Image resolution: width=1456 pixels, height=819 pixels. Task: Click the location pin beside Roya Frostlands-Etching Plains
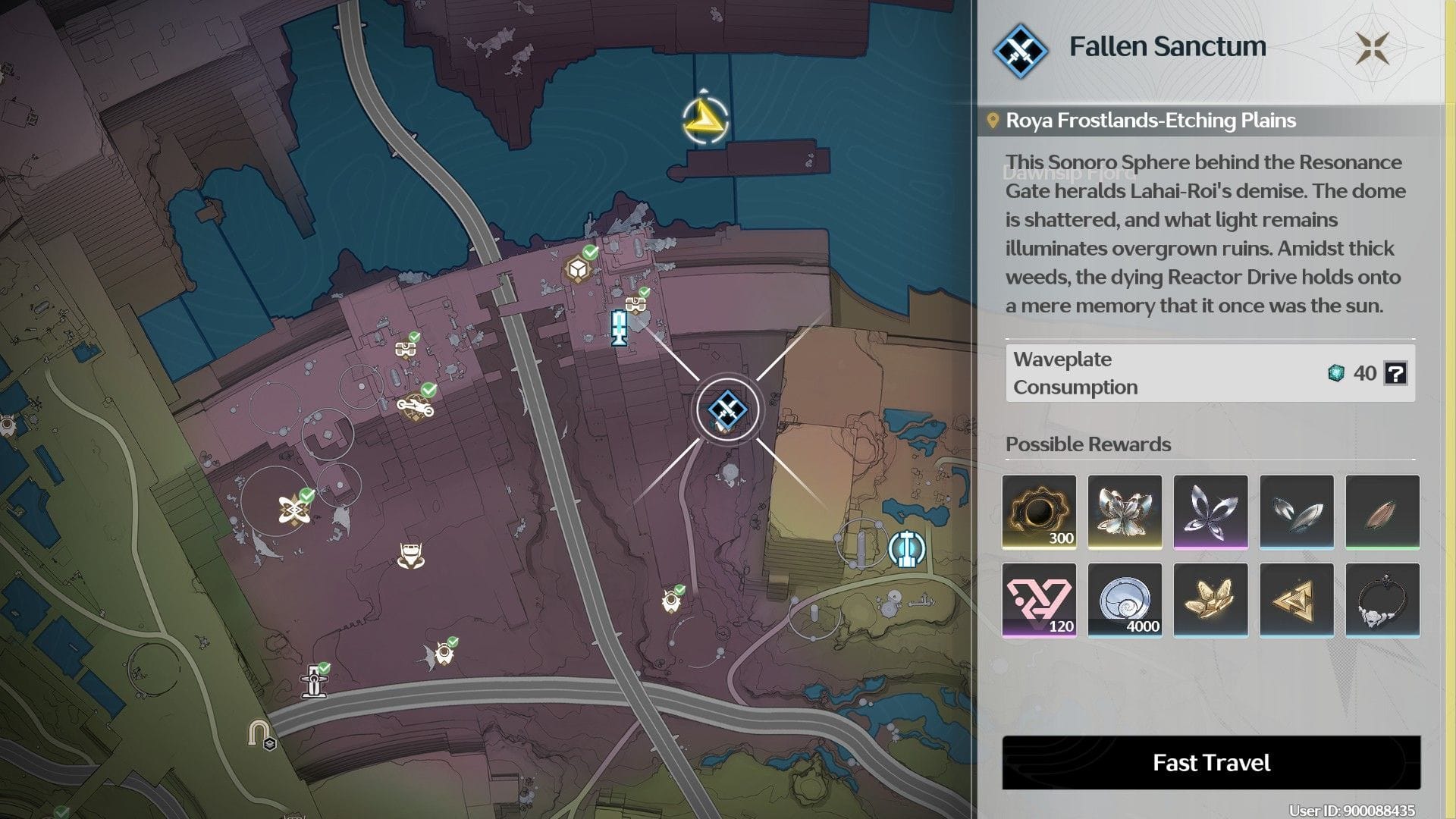(994, 120)
